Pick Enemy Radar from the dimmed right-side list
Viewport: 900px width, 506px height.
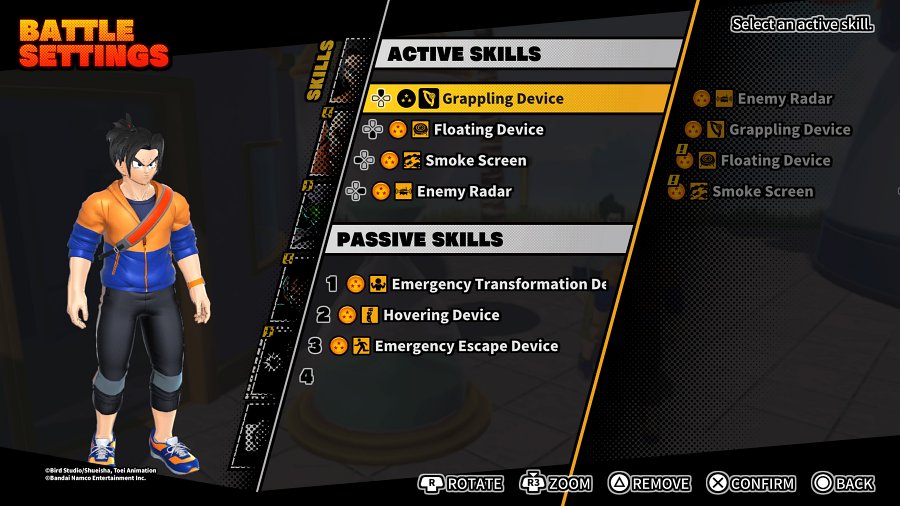(784, 98)
